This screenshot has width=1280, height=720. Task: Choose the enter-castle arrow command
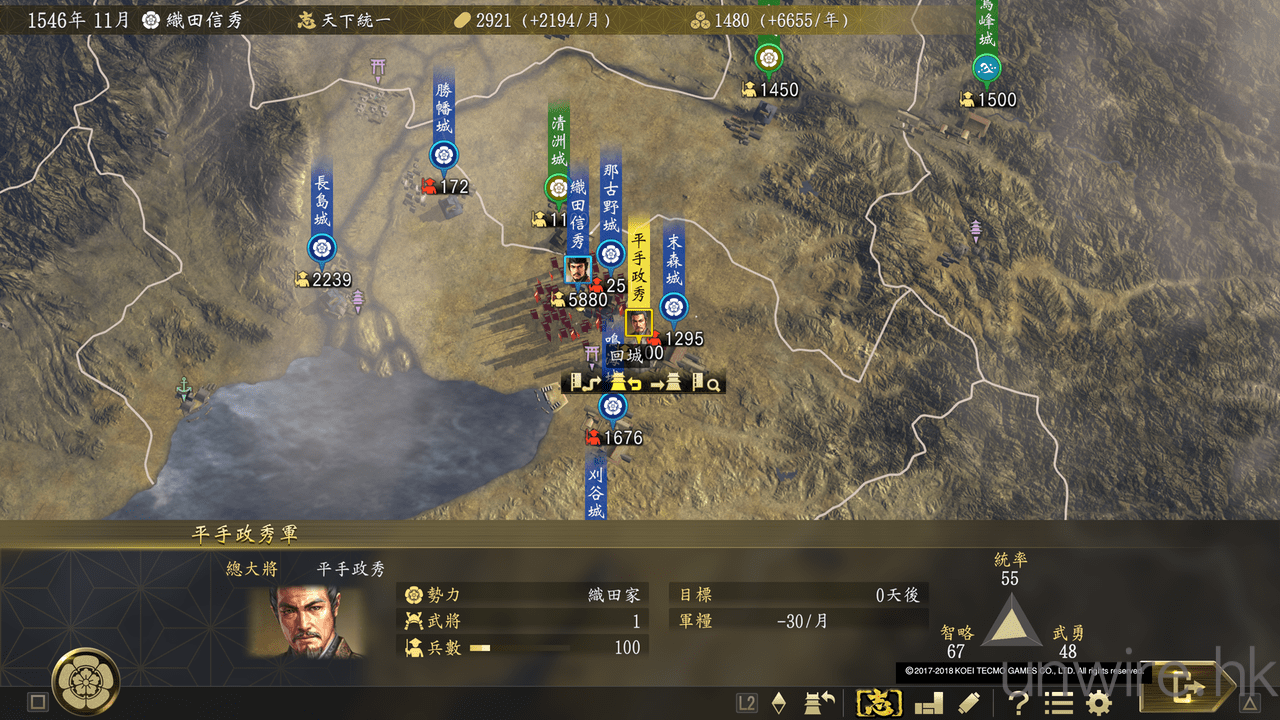666,383
